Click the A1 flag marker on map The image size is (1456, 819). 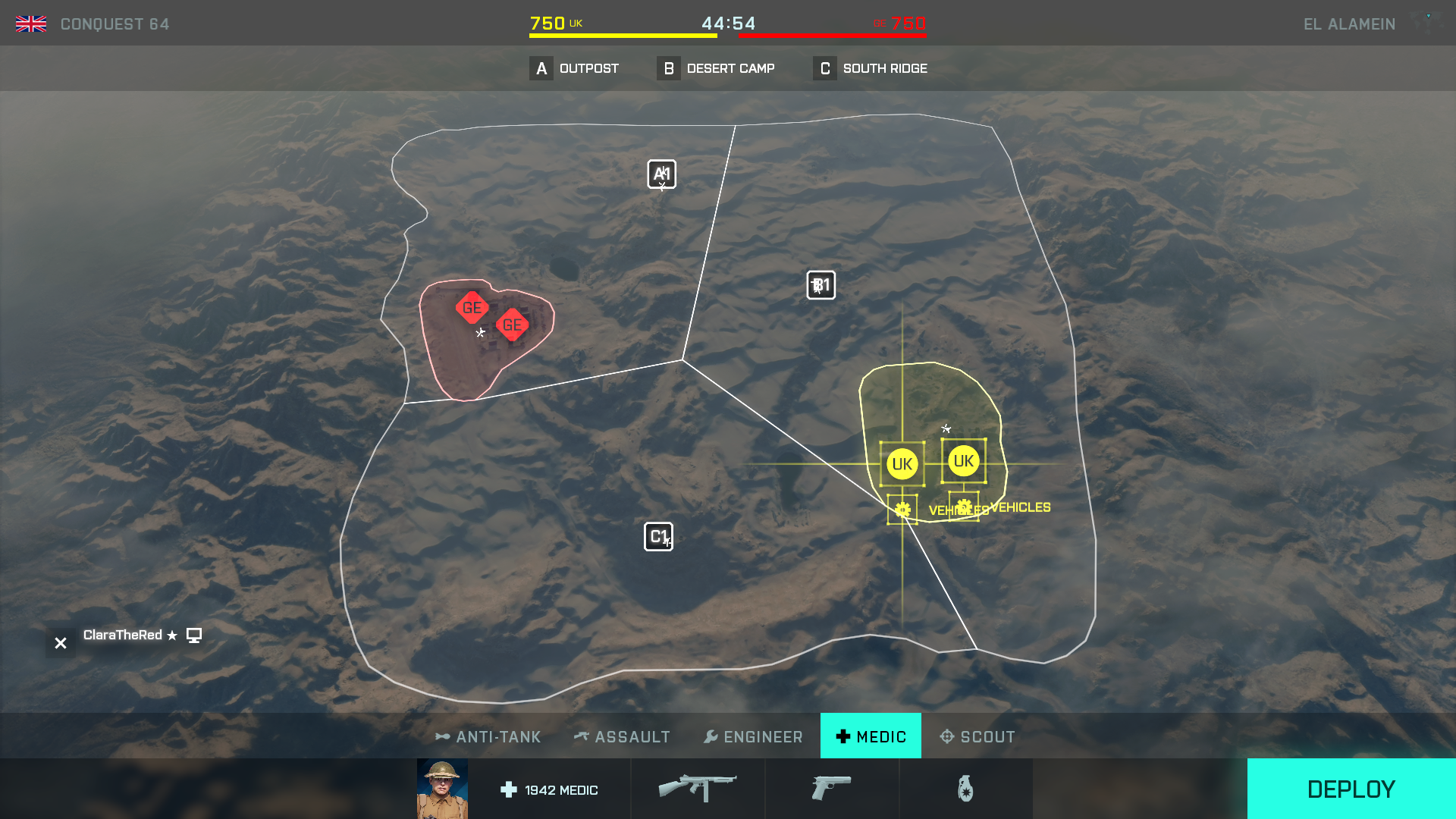coord(661,174)
